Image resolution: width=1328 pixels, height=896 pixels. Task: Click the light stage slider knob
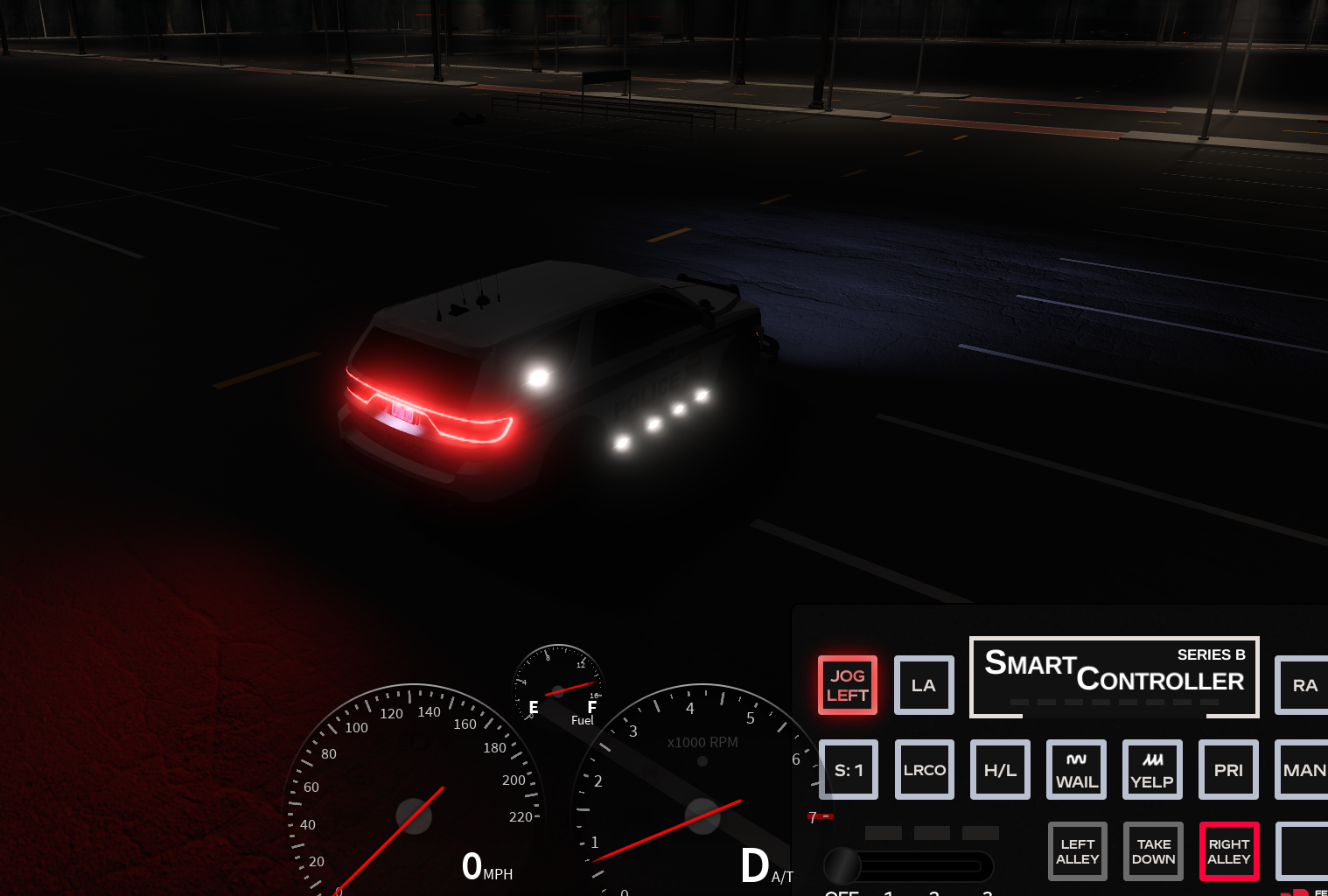842,866
